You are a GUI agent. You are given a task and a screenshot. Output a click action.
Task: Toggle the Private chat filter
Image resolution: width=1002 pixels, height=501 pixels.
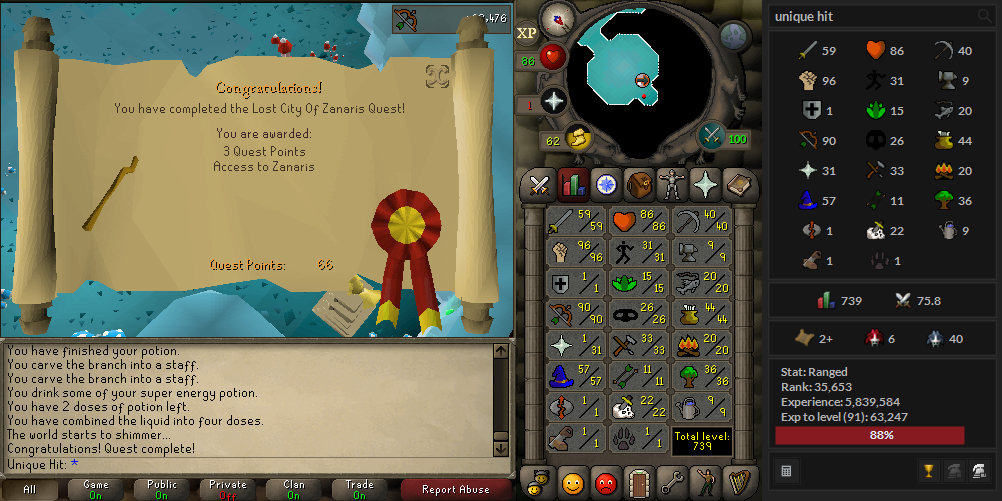tap(228, 489)
